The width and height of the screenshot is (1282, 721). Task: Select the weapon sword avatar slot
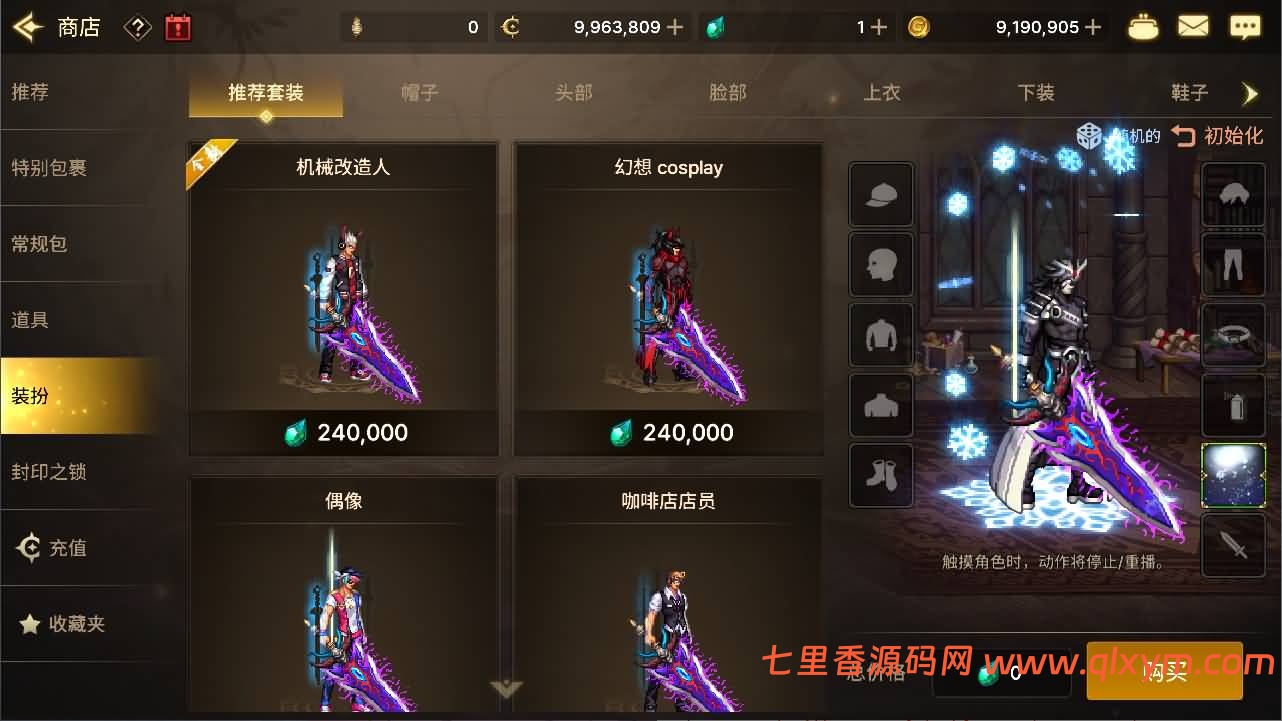click(x=1233, y=547)
